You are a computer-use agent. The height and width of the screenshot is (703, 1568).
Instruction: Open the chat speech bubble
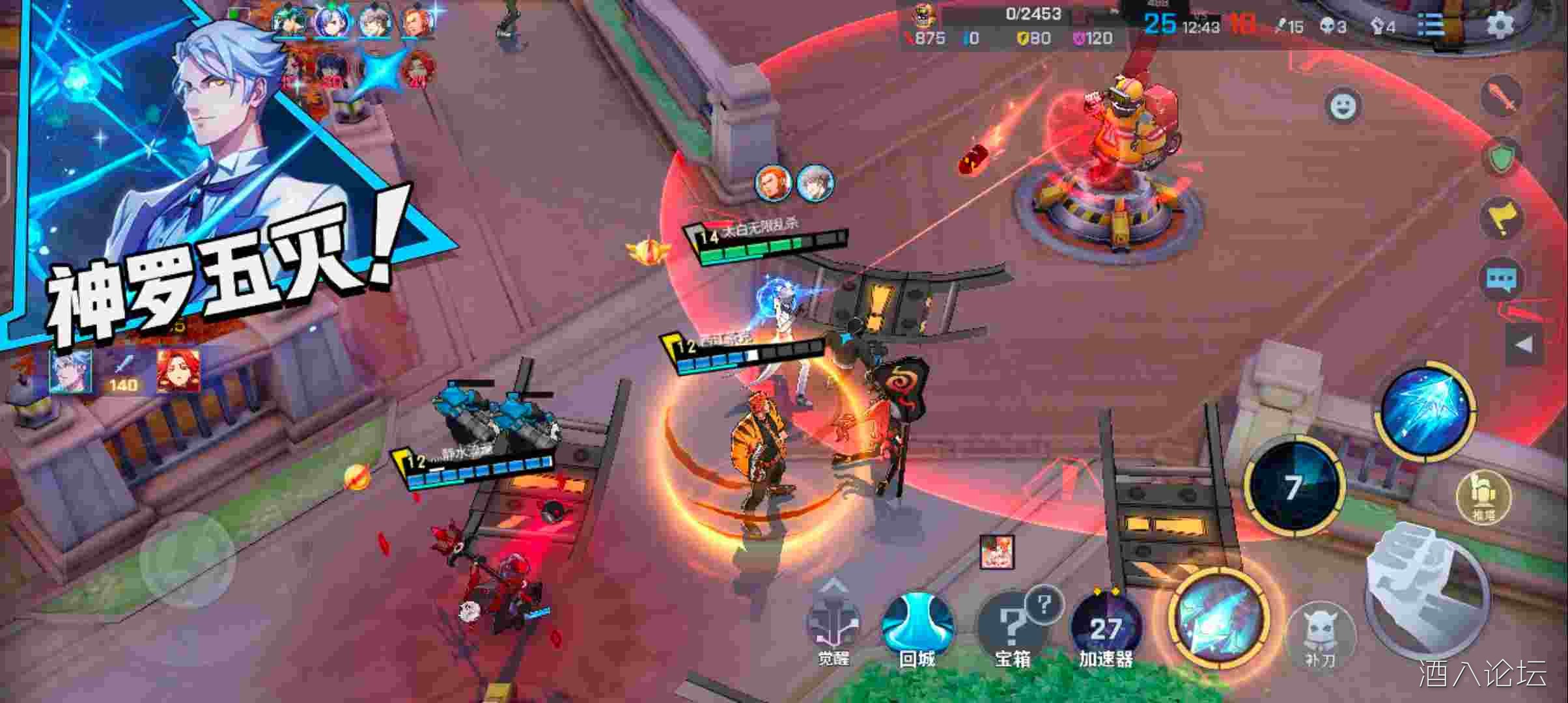click(x=1502, y=280)
